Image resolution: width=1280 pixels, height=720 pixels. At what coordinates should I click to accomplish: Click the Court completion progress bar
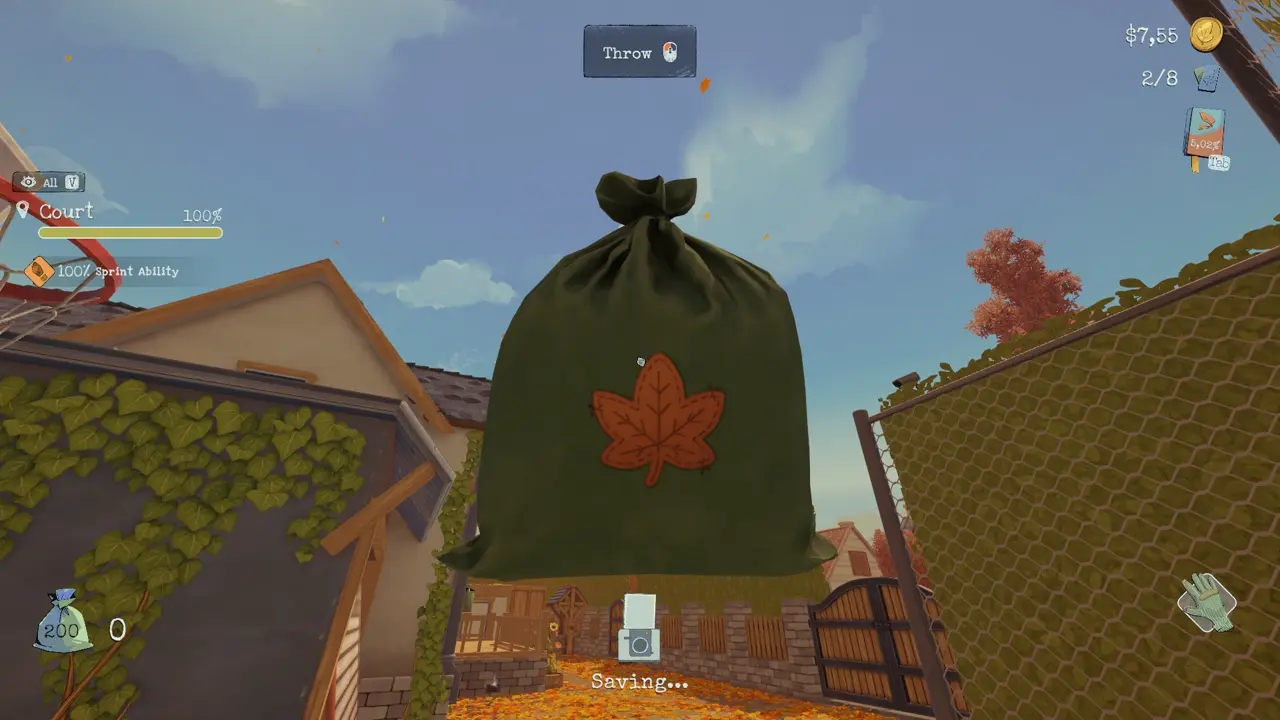click(x=129, y=233)
